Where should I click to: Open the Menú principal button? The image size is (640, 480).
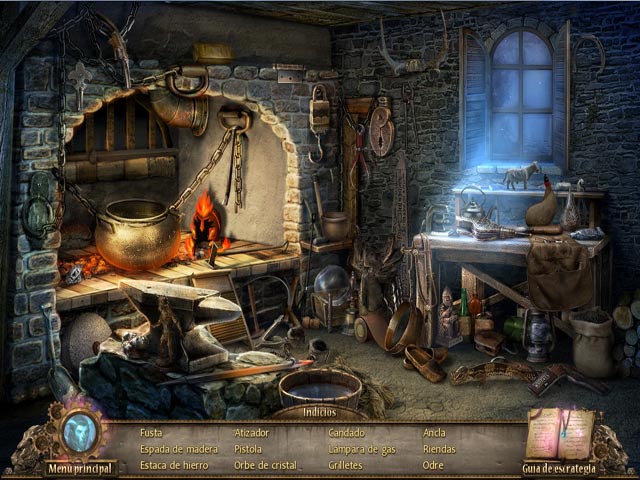80,467
